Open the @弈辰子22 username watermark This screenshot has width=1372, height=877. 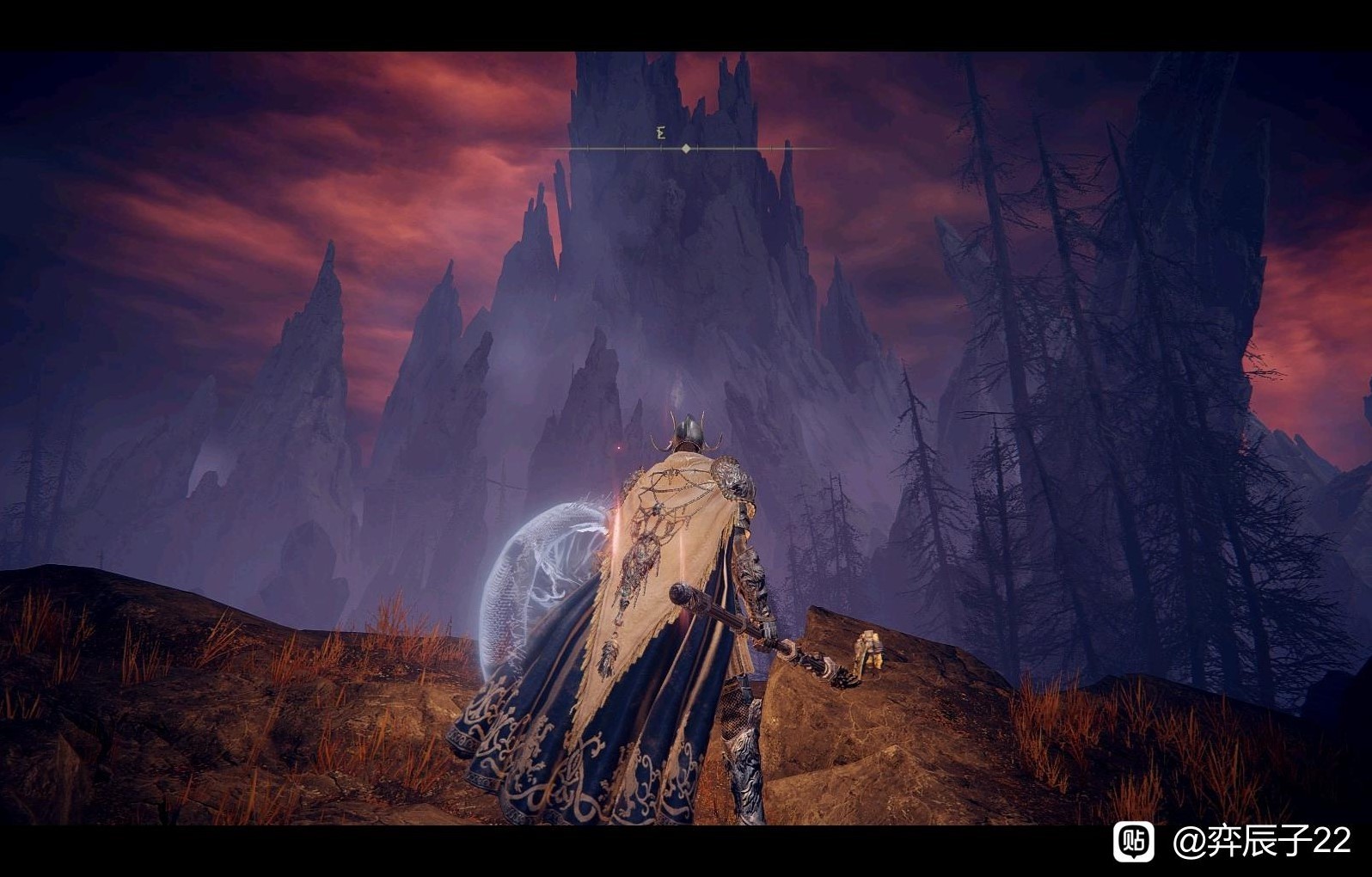click(x=1261, y=841)
